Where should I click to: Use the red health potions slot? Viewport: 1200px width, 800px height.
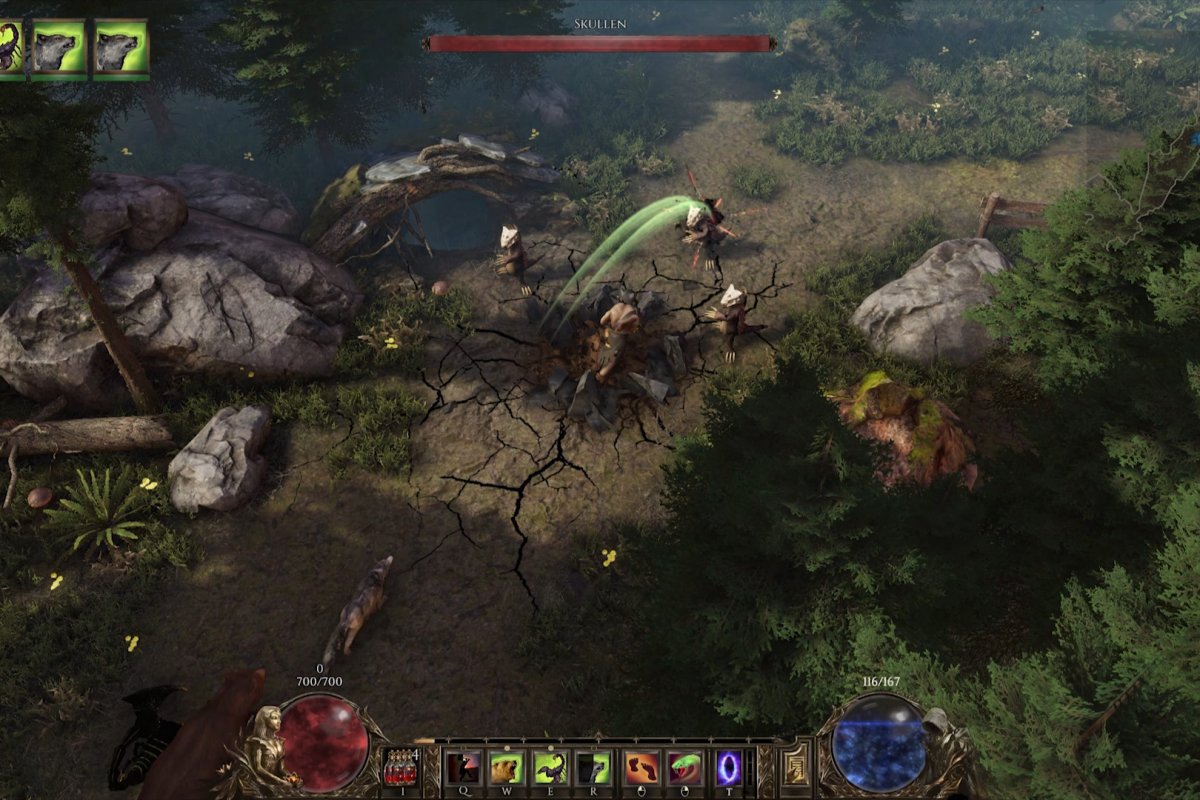[x=401, y=768]
